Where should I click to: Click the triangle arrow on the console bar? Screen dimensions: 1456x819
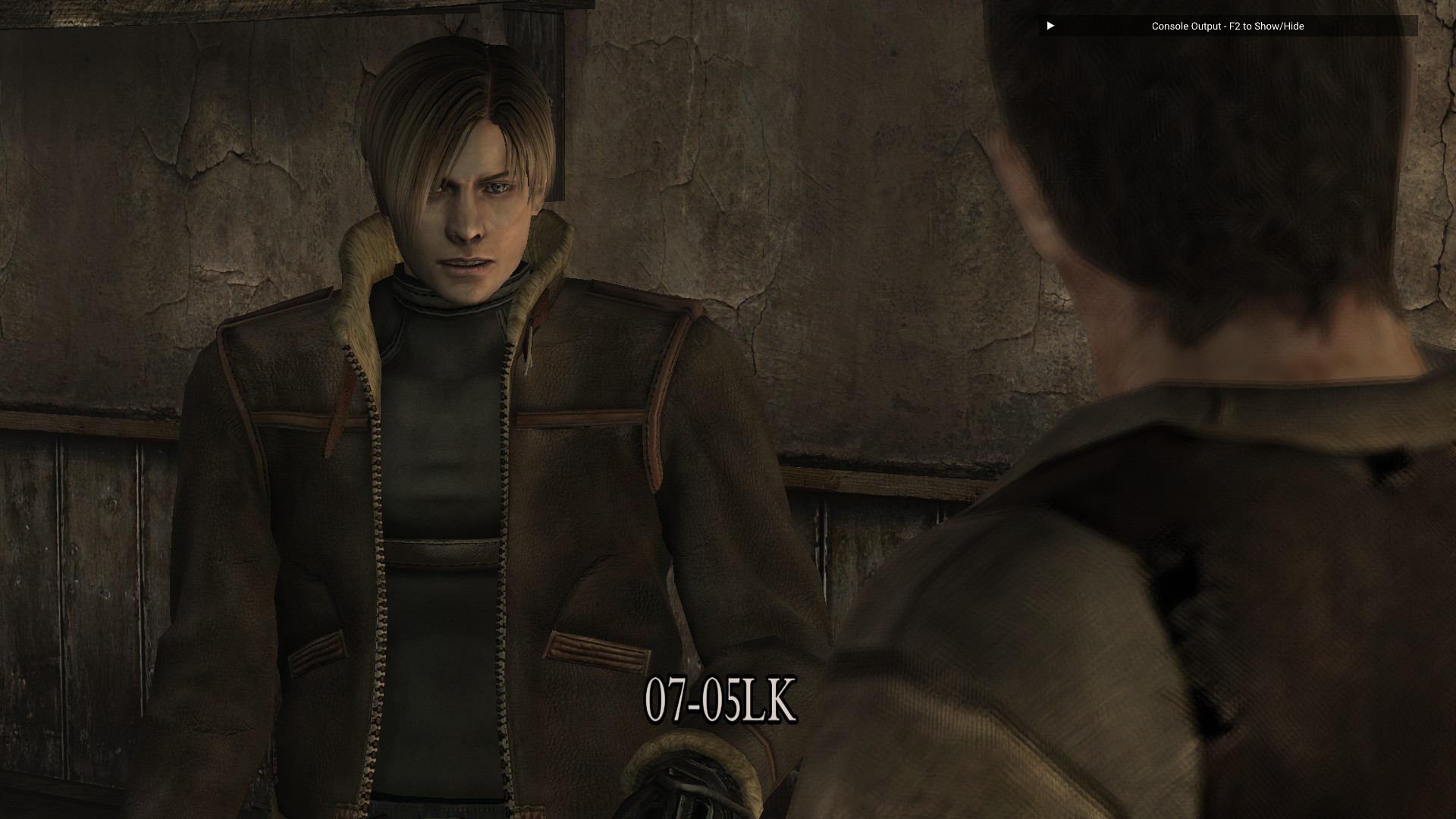[x=1050, y=26]
